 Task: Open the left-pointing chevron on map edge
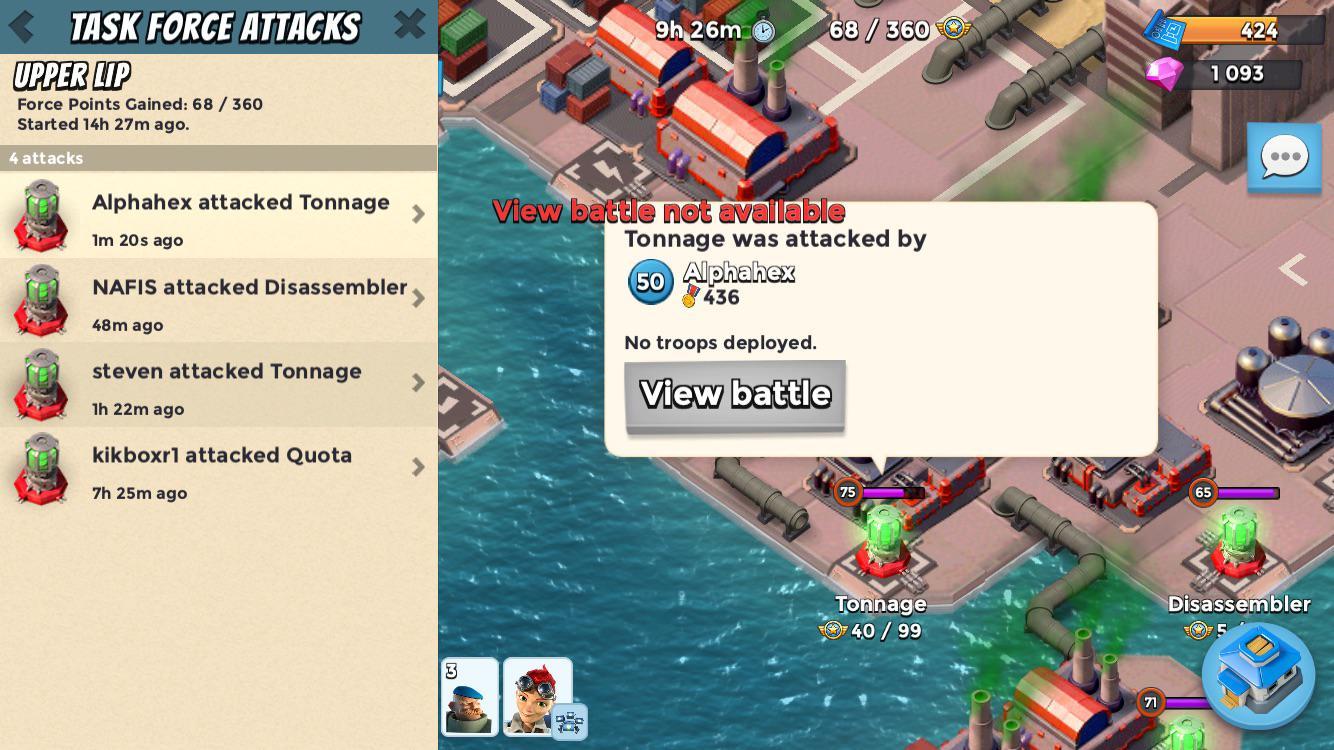coord(1295,270)
